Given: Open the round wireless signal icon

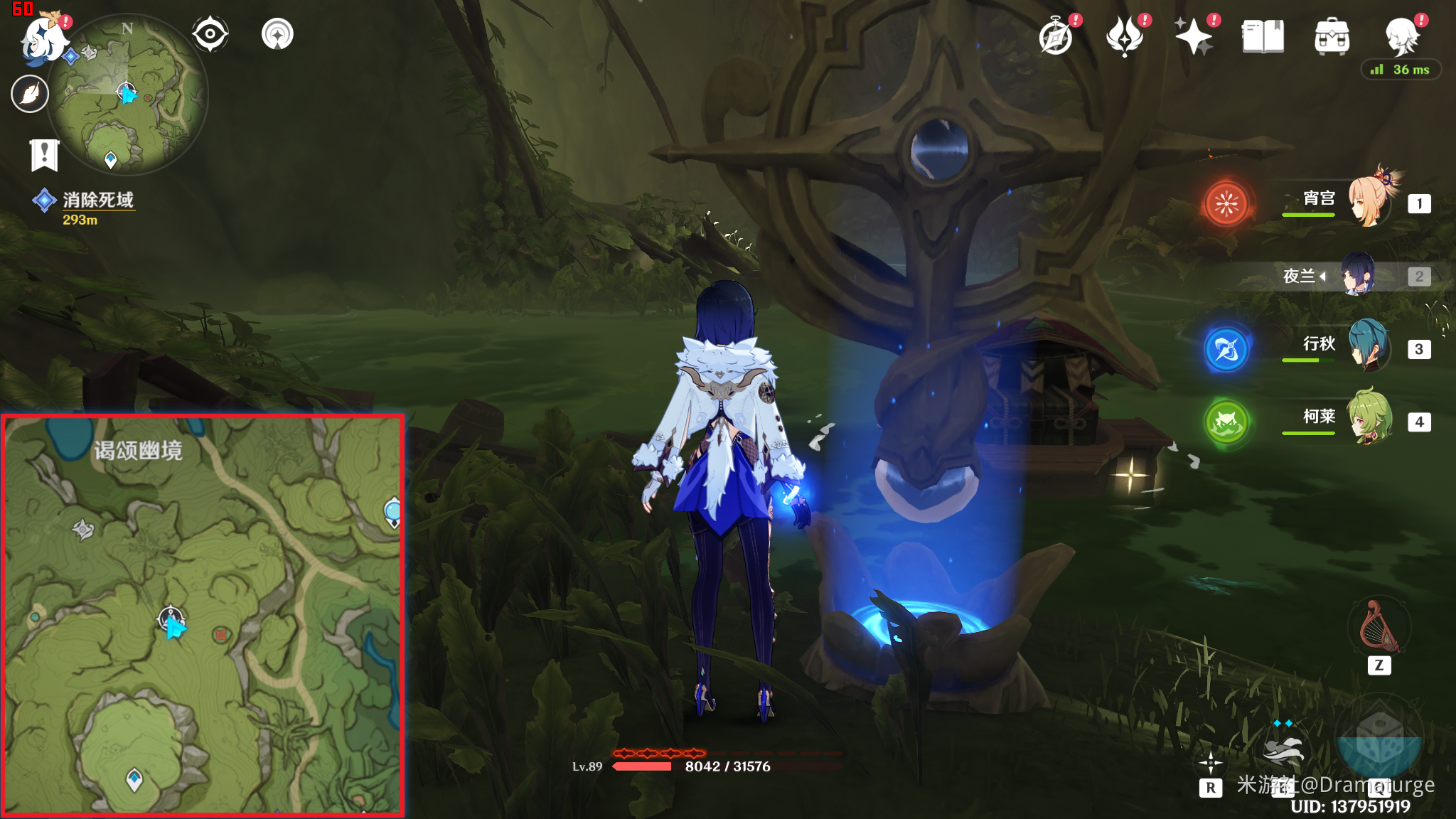Looking at the screenshot, I should click(277, 34).
